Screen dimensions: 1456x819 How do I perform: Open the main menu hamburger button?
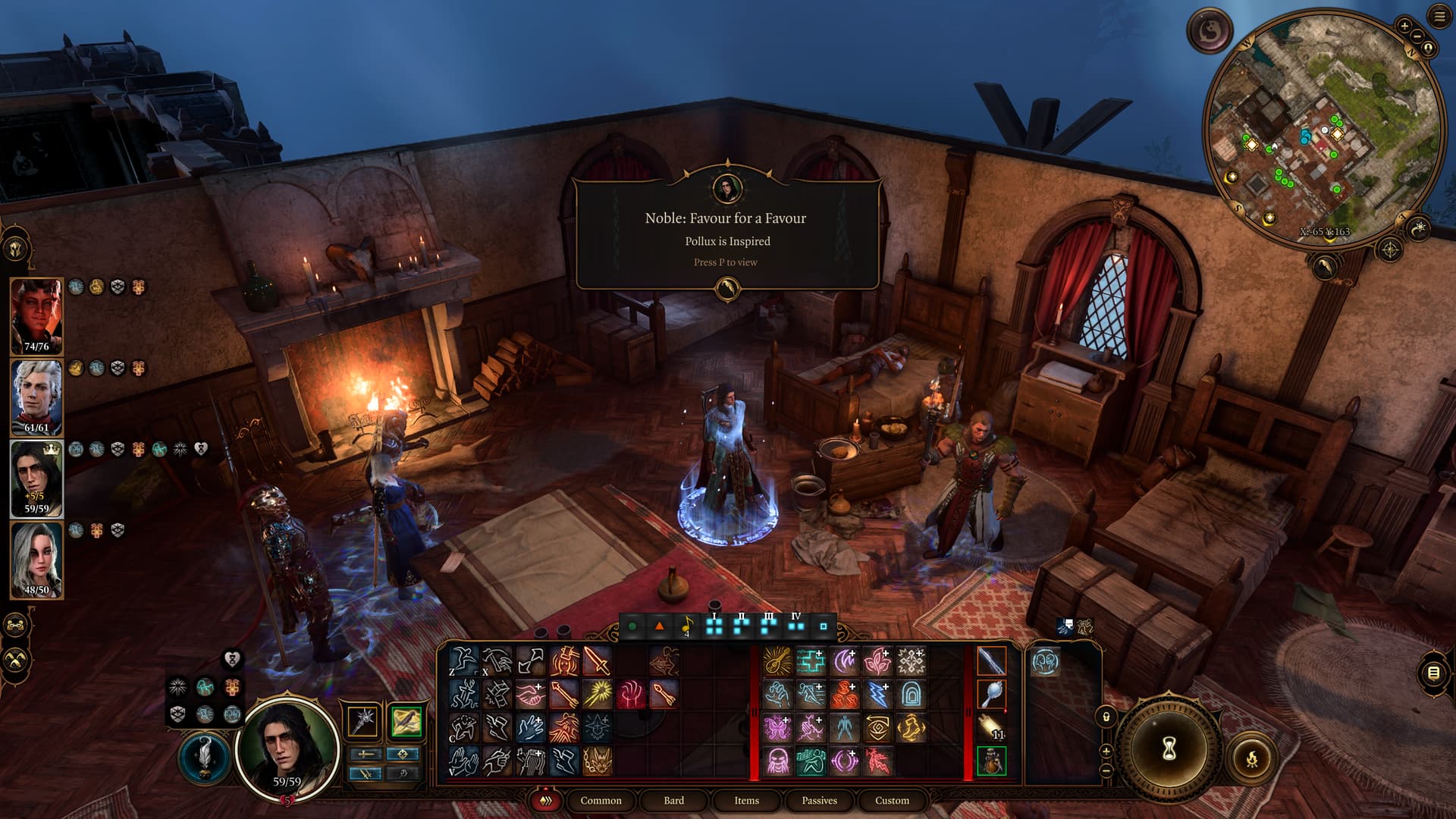tap(1439, 17)
